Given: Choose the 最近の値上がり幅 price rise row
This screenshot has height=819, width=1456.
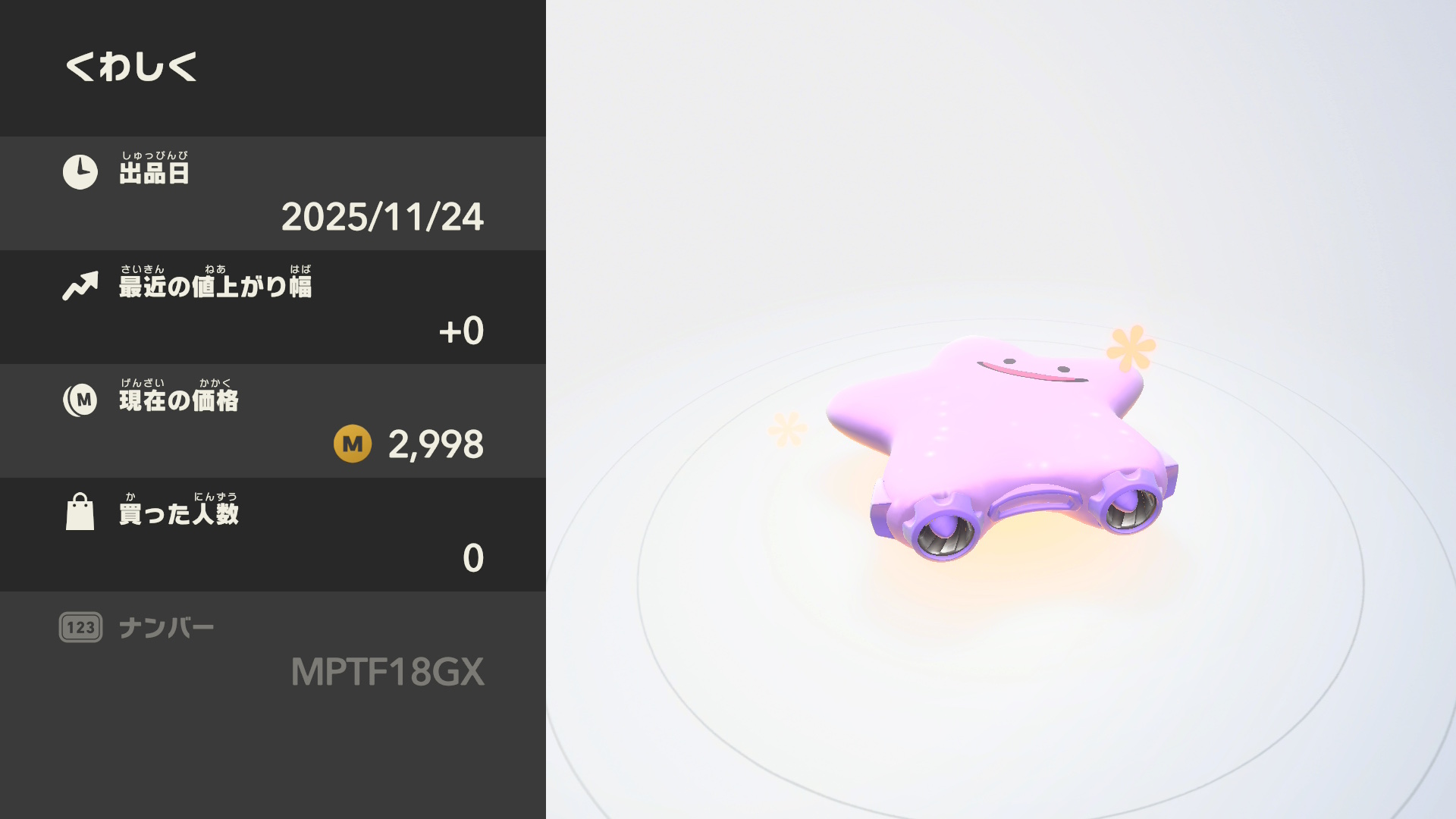Looking at the screenshot, I should point(273,307).
